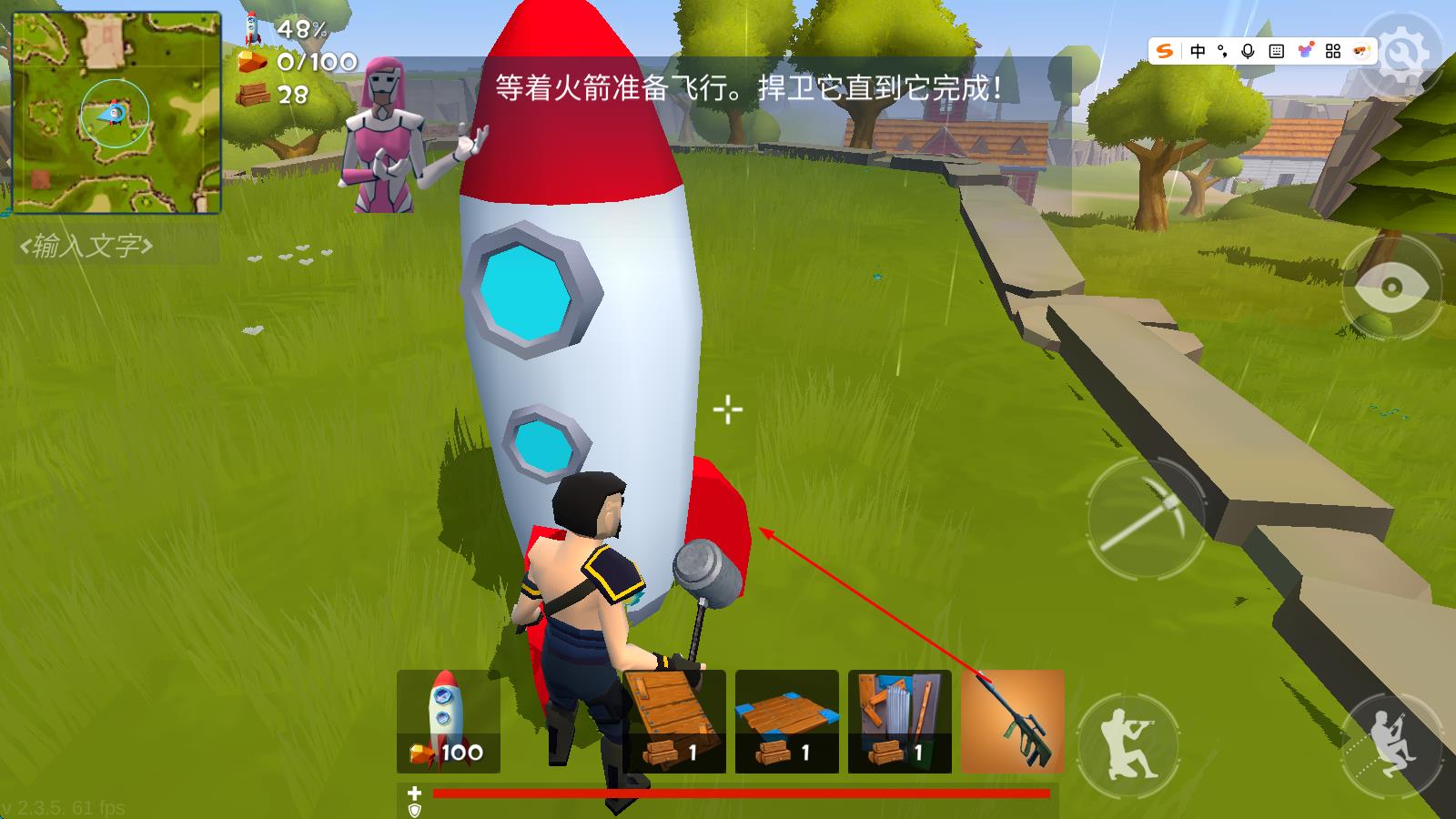Click the input method microphone icon
The width and height of the screenshot is (1456, 819).
(x=1248, y=52)
